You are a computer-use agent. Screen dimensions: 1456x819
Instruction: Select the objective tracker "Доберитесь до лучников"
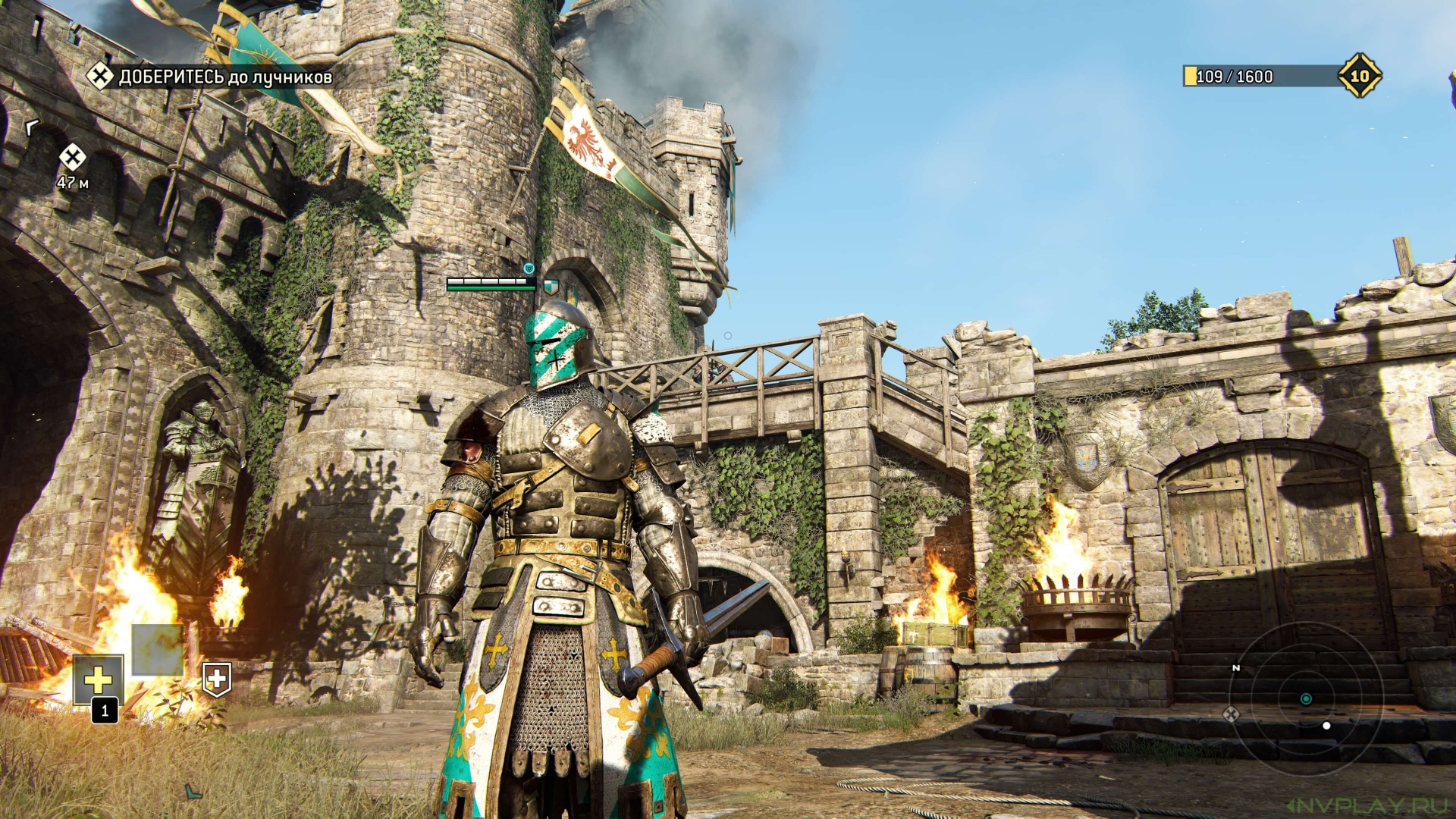pyautogui.click(x=224, y=77)
